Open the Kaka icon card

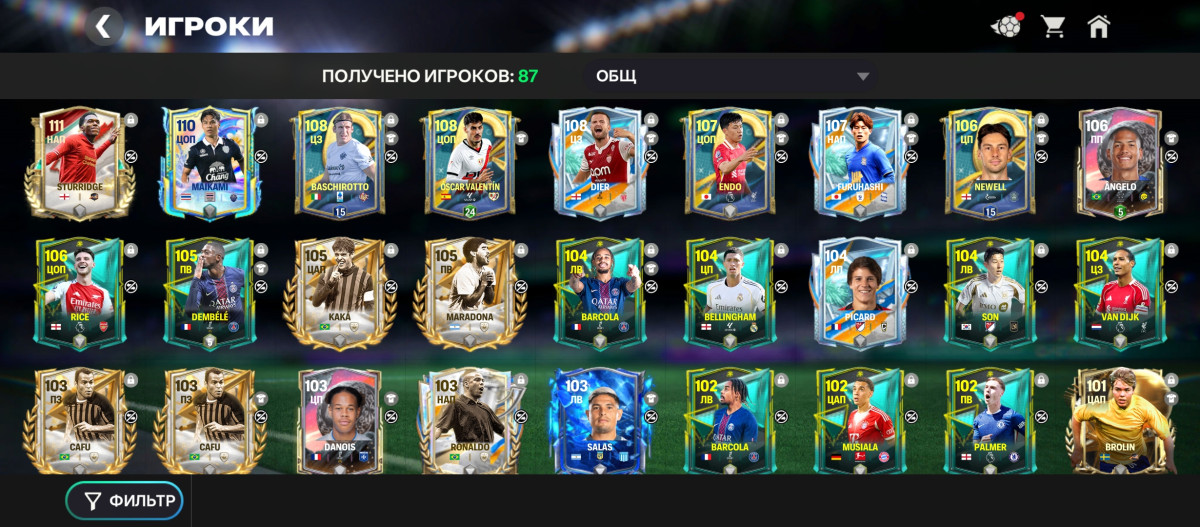(339, 293)
